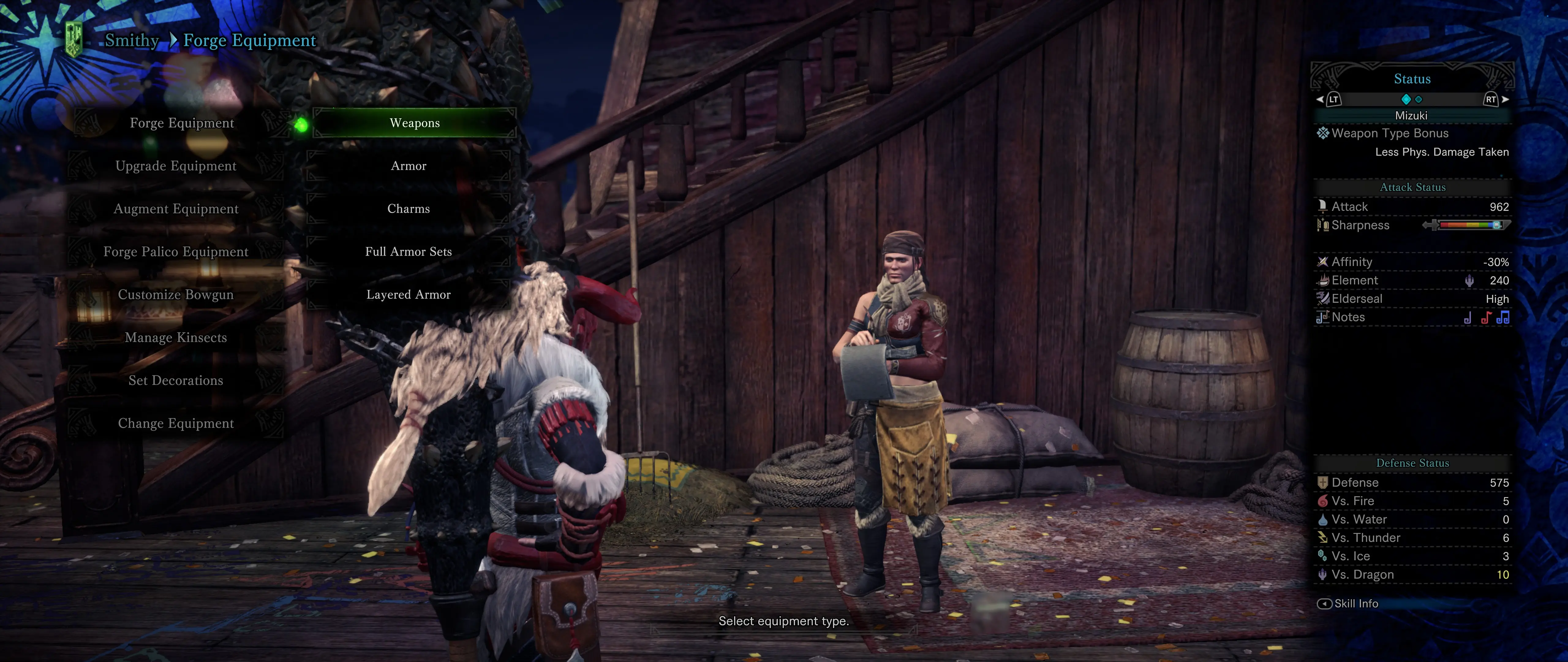1568x662 pixels.
Task: Select Forge Equipment in the Smithy menu
Action: 181,123
